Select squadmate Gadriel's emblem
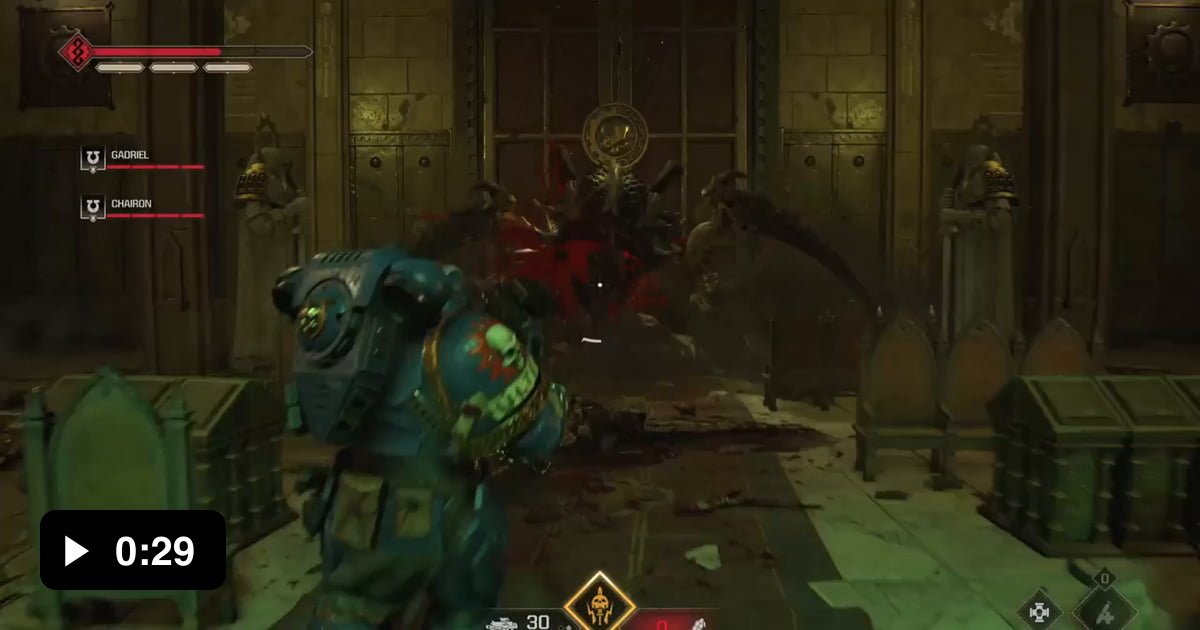The image size is (1200, 630). click(x=93, y=158)
